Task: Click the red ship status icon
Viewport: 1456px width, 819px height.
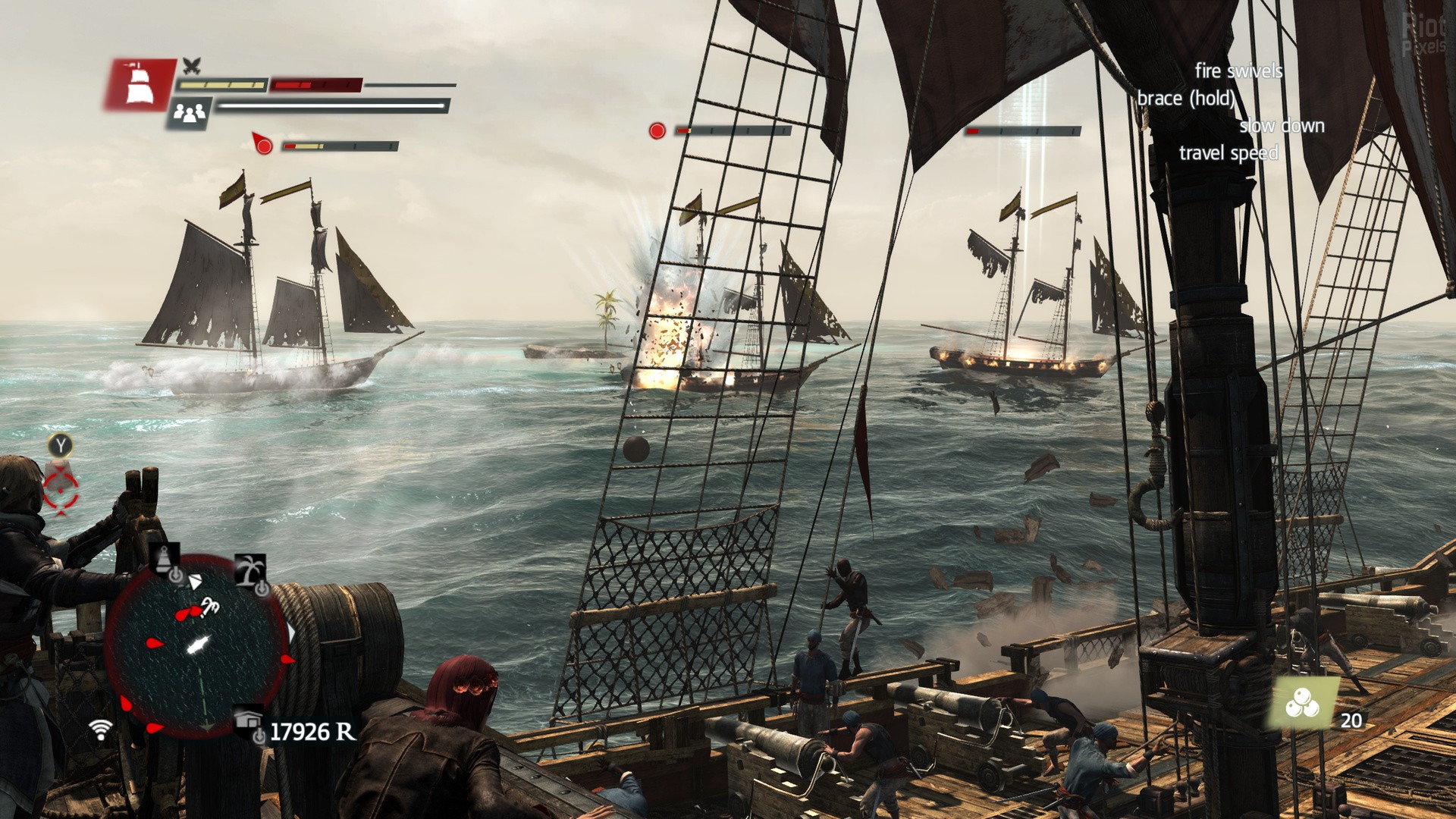Action: (x=138, y=85)
